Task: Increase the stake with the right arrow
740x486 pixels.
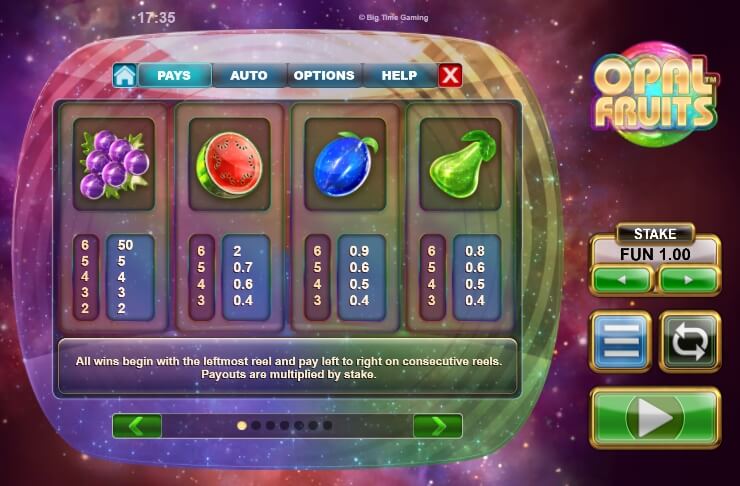Action: click(x=688, y=280)
